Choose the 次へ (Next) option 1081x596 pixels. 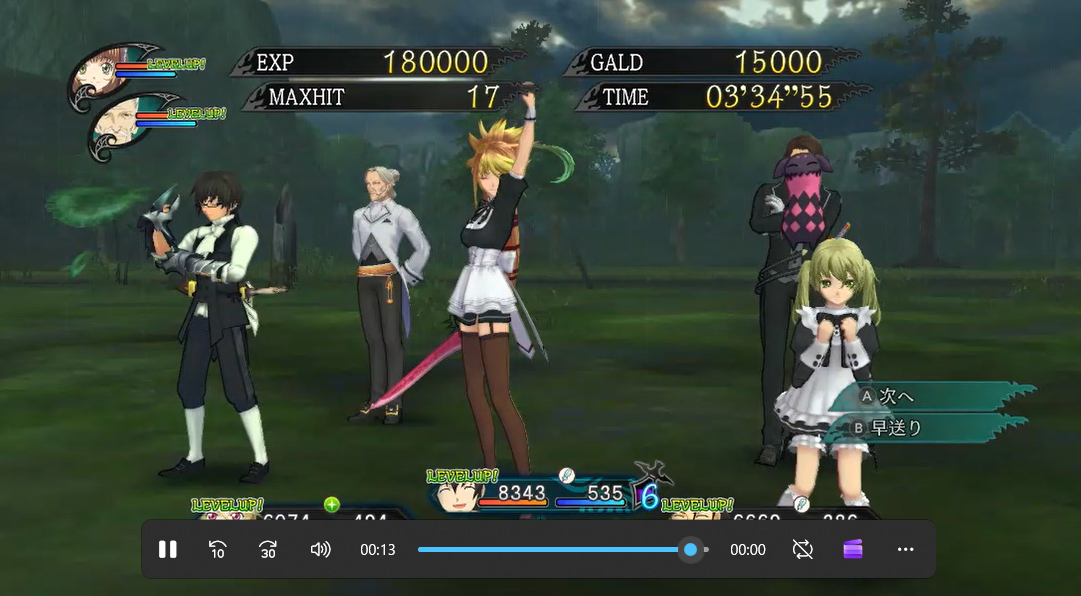[x=895, y=396]
